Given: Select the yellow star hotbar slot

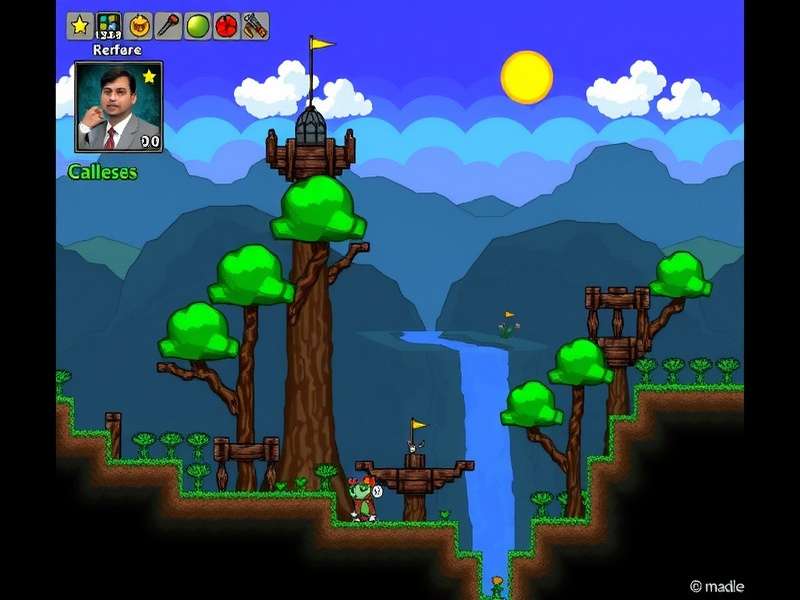Looking at the screenshot, I should click(80, 26).
